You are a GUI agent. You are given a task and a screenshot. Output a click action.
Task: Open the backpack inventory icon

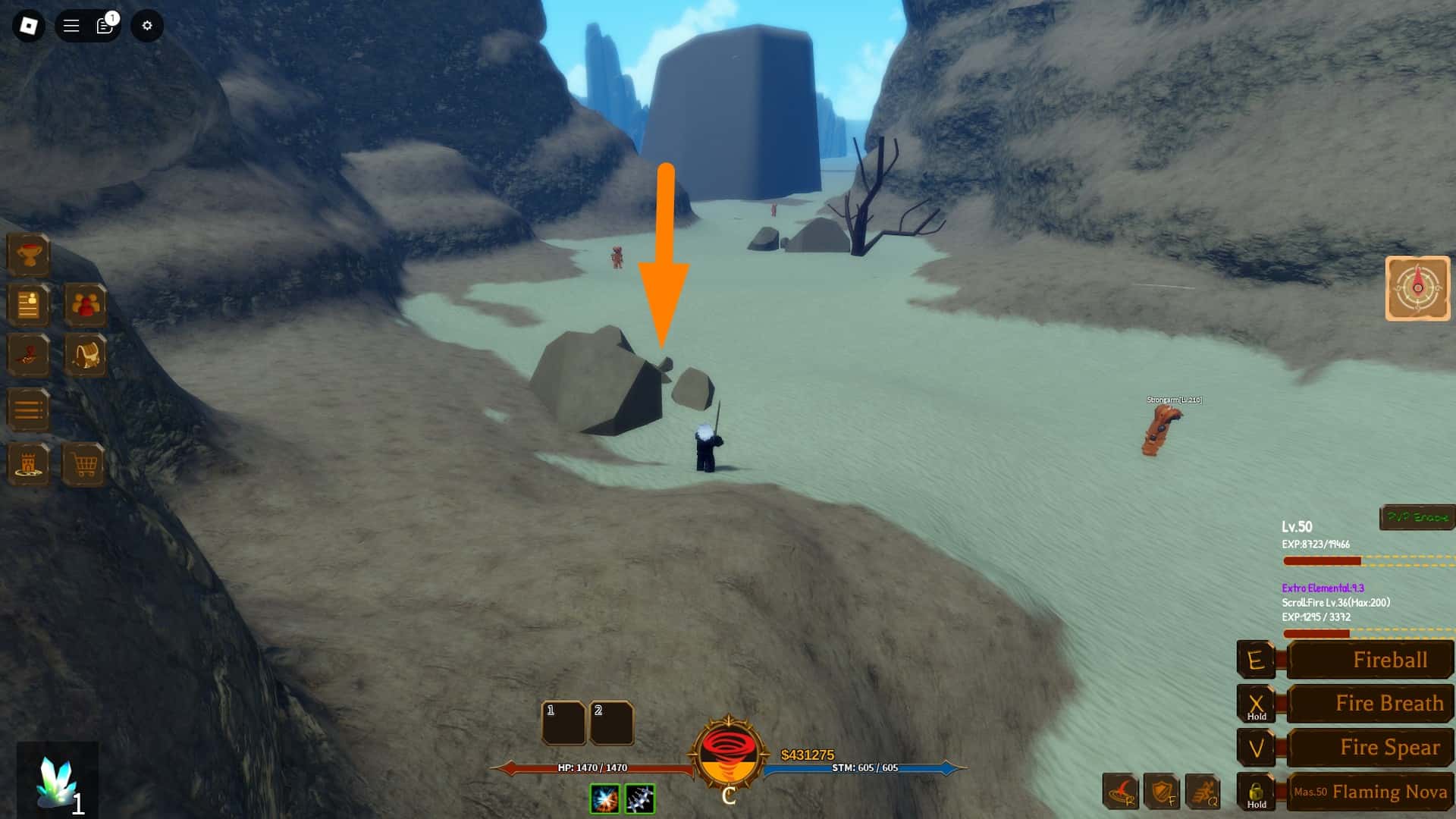pos(86,355)
